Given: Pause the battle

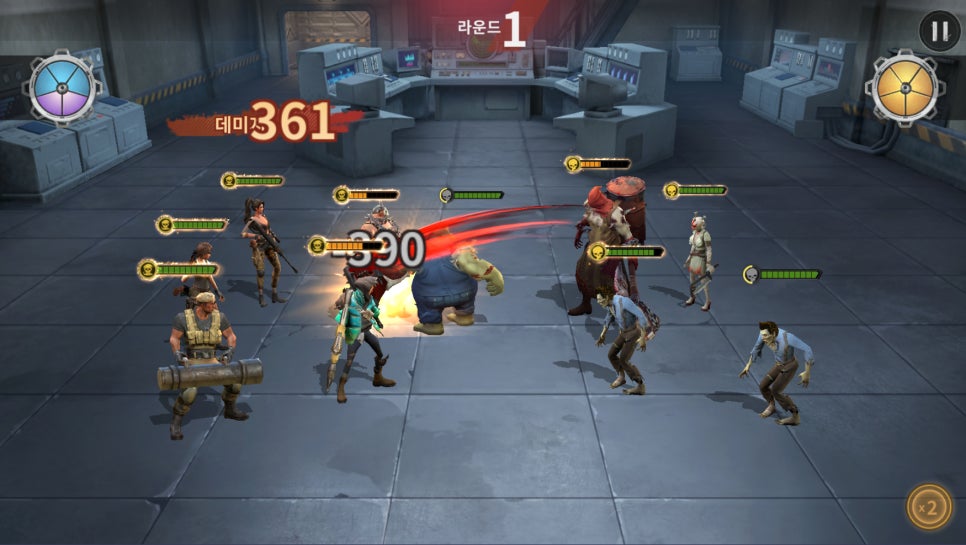Looking at the screenshot, I should click(939, 30).
